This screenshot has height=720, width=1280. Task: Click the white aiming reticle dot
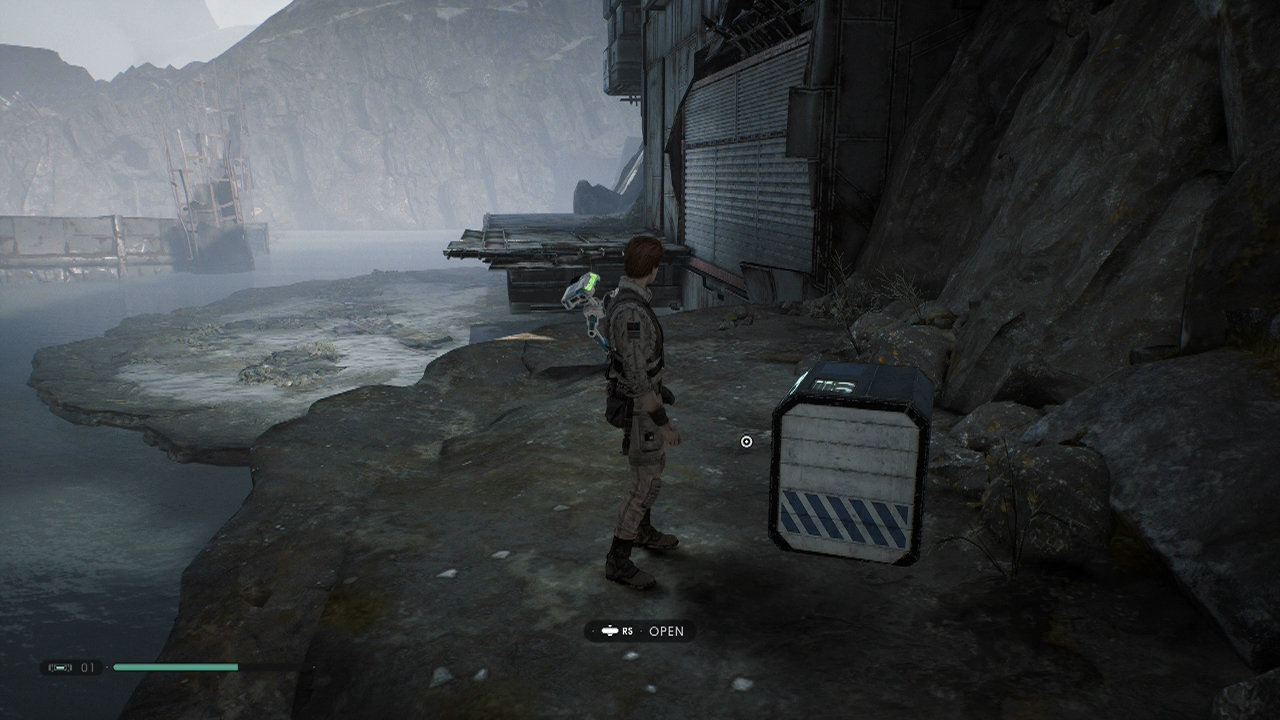tap(744, 441)
